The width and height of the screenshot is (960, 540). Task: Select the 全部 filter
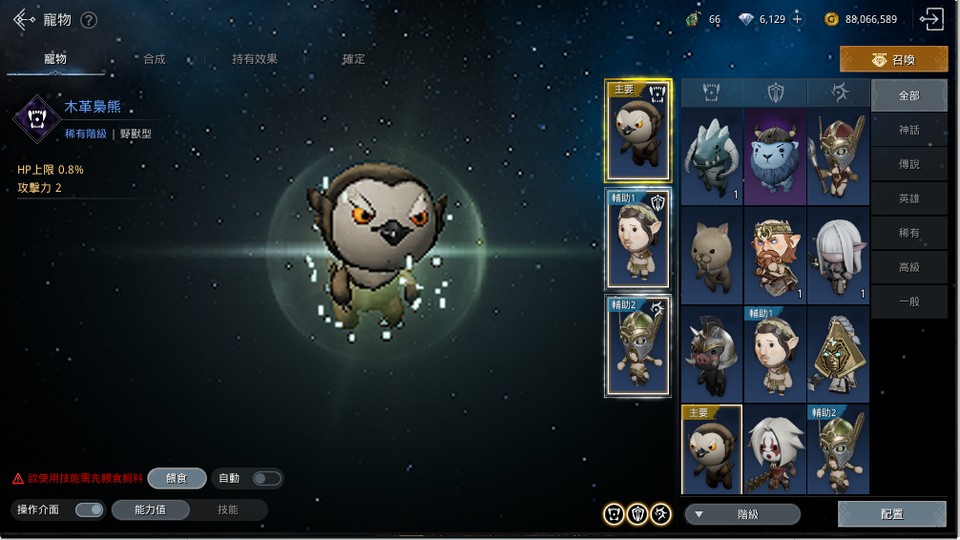pos(909,96)
